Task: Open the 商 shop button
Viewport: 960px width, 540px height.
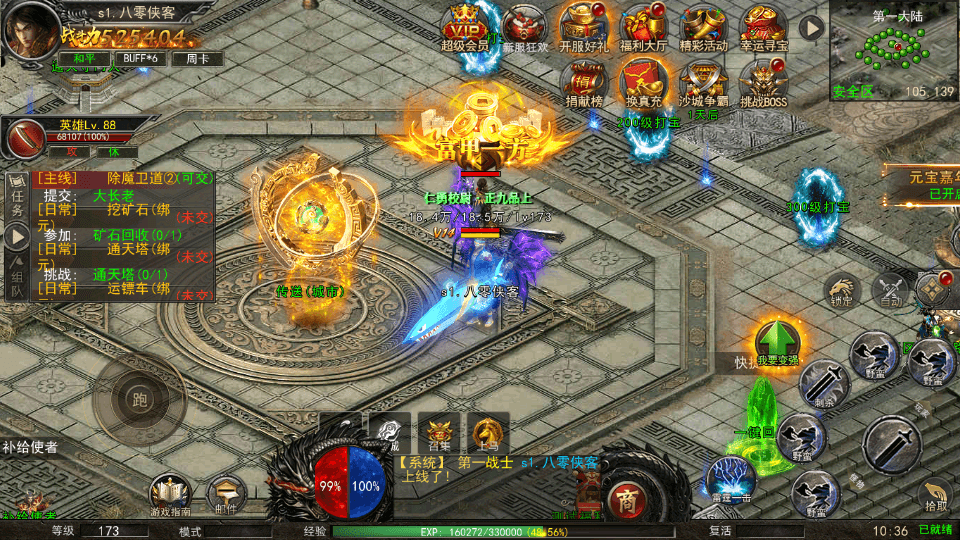Action: coord(627,499)
